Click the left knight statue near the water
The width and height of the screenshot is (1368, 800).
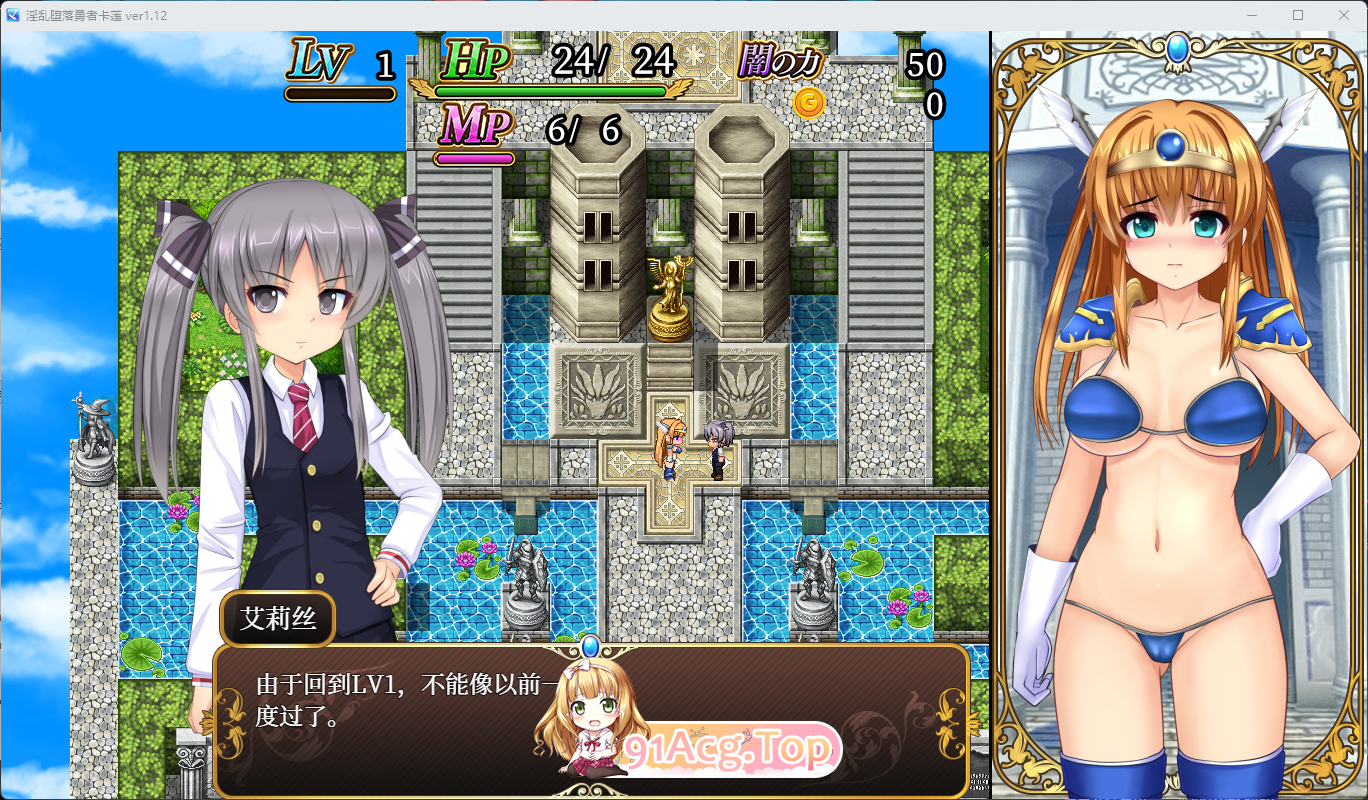click(x=524, y=570)
